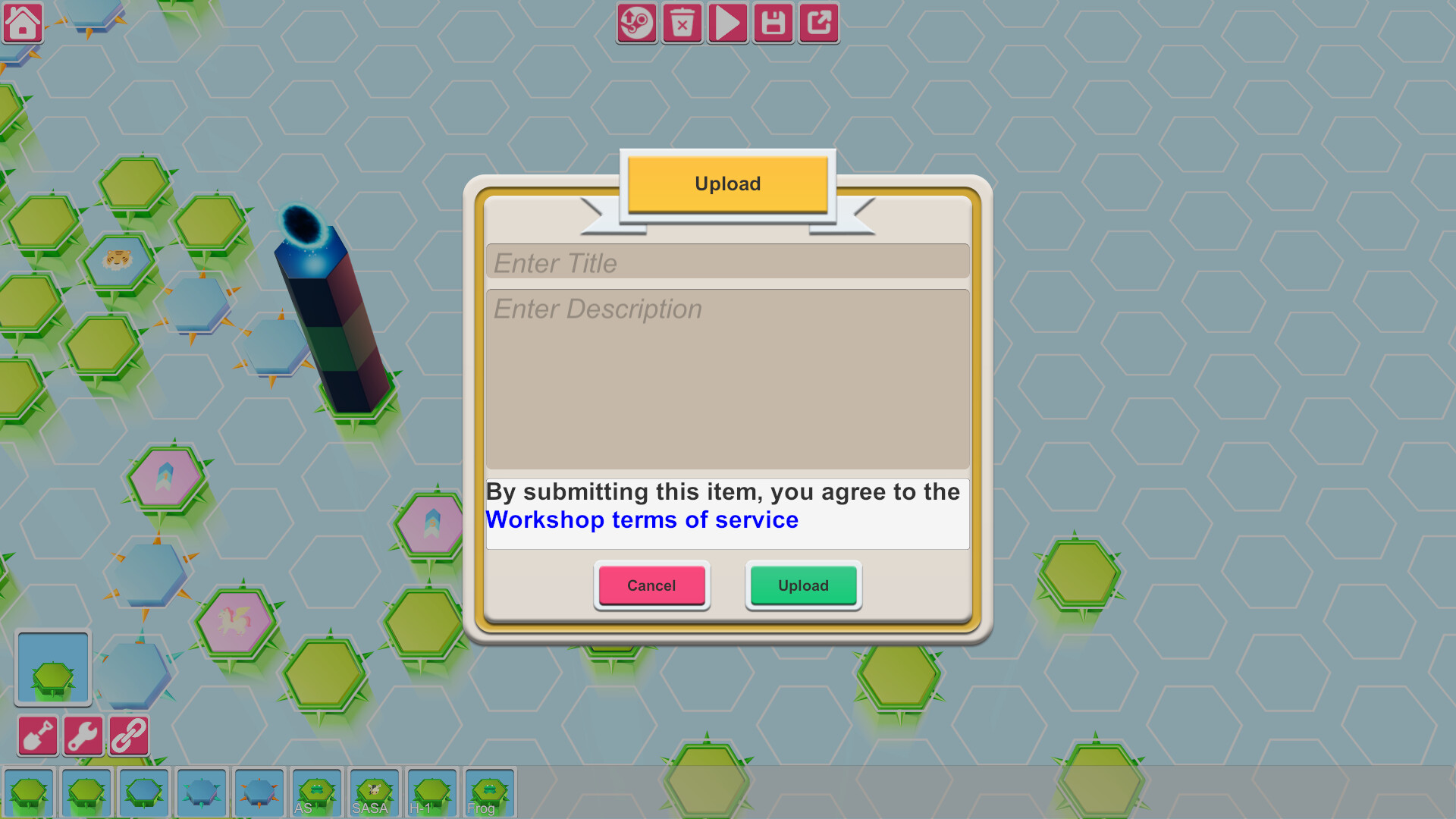Click the Enter Title text field
Image resolution: width=1456 pixels, height=819 pixels.
coord(727,262)
